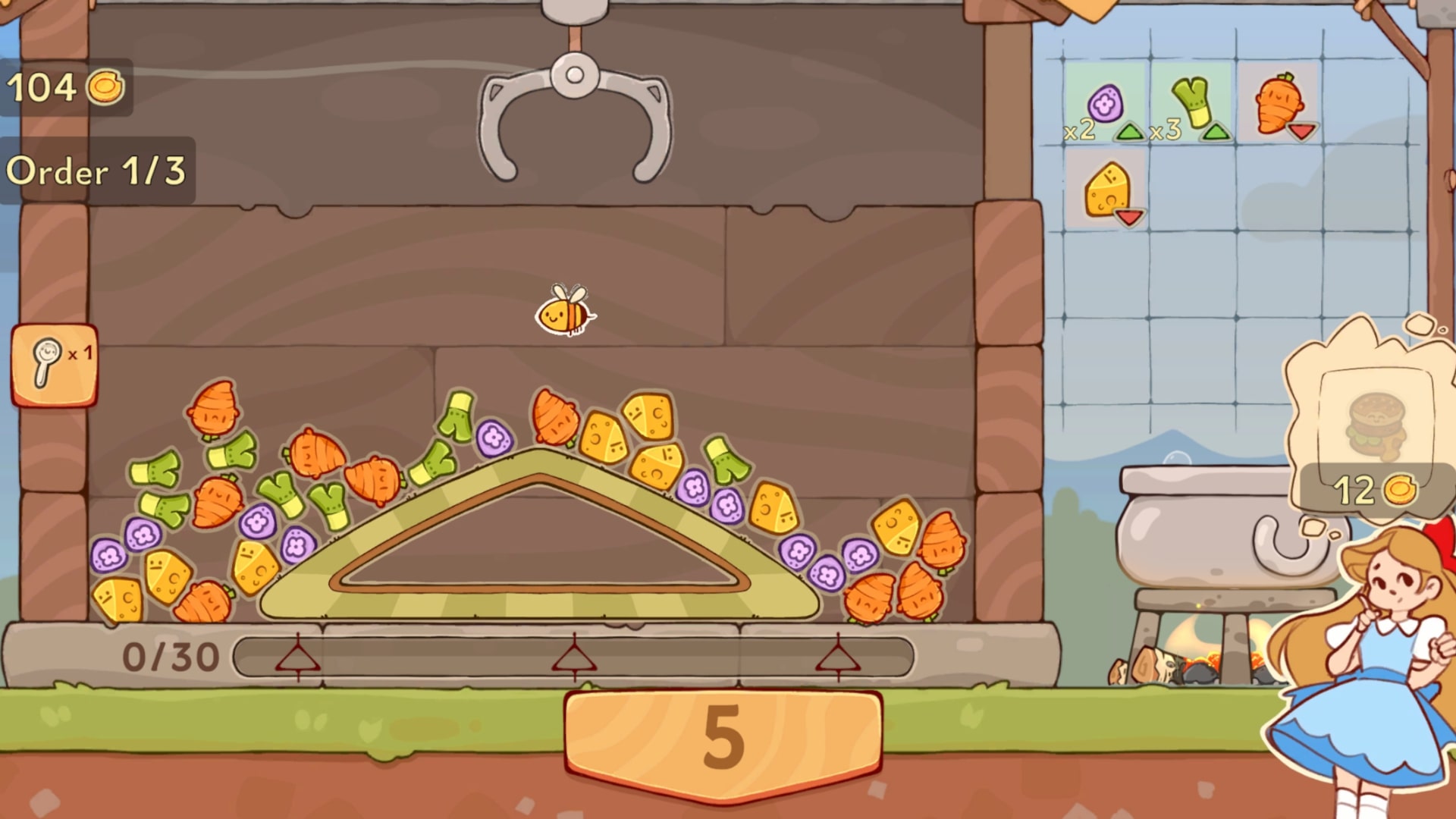Select the carrot recipe tile
Image resolution: width=1456 pixels, height=819 pixels.
tap(1279, 104)
